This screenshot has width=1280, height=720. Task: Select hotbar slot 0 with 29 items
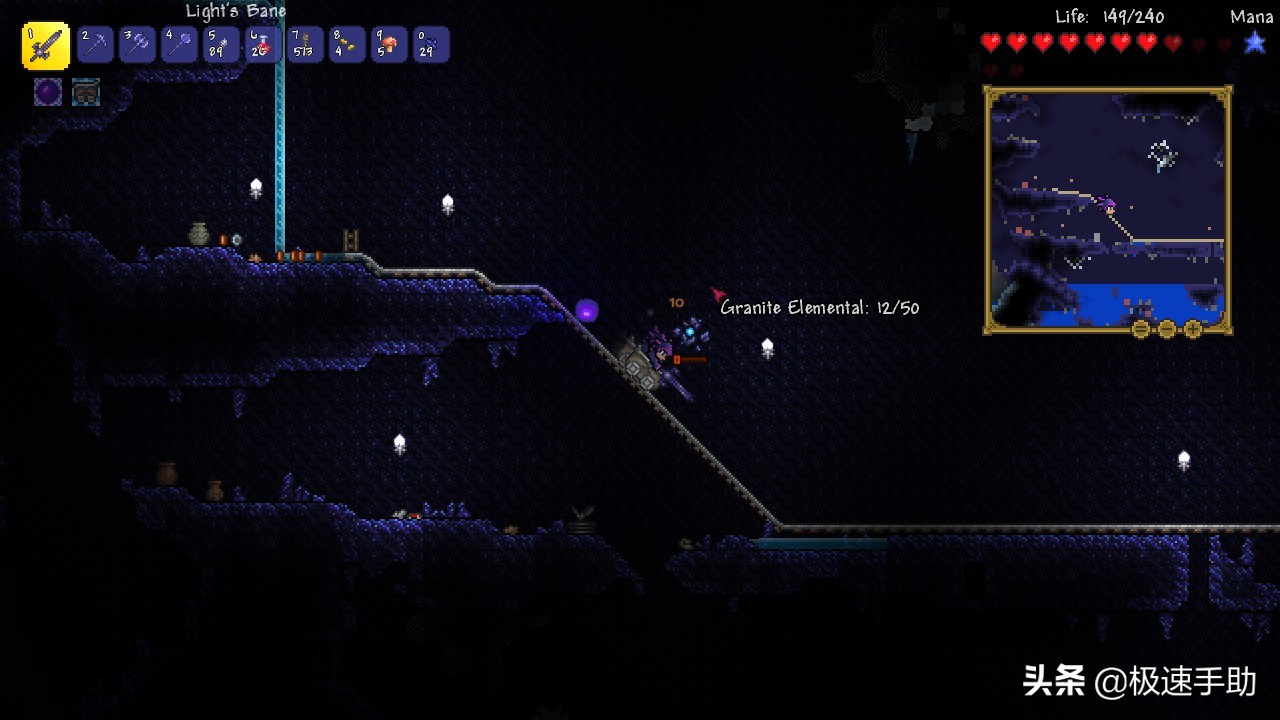pos(431,44)
